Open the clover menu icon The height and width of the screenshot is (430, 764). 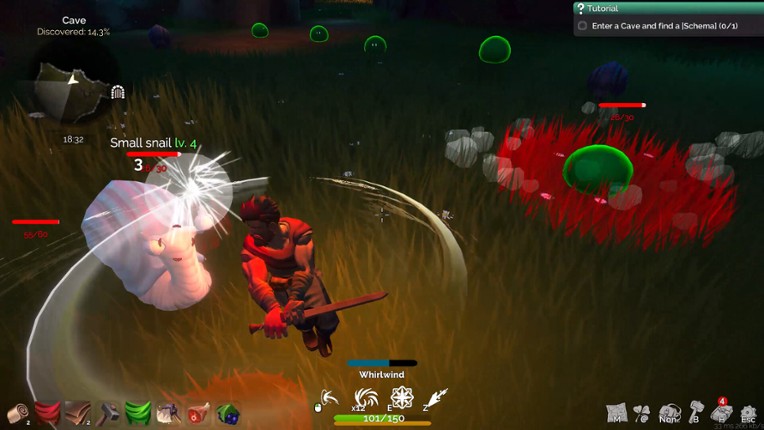click(643, 412)
